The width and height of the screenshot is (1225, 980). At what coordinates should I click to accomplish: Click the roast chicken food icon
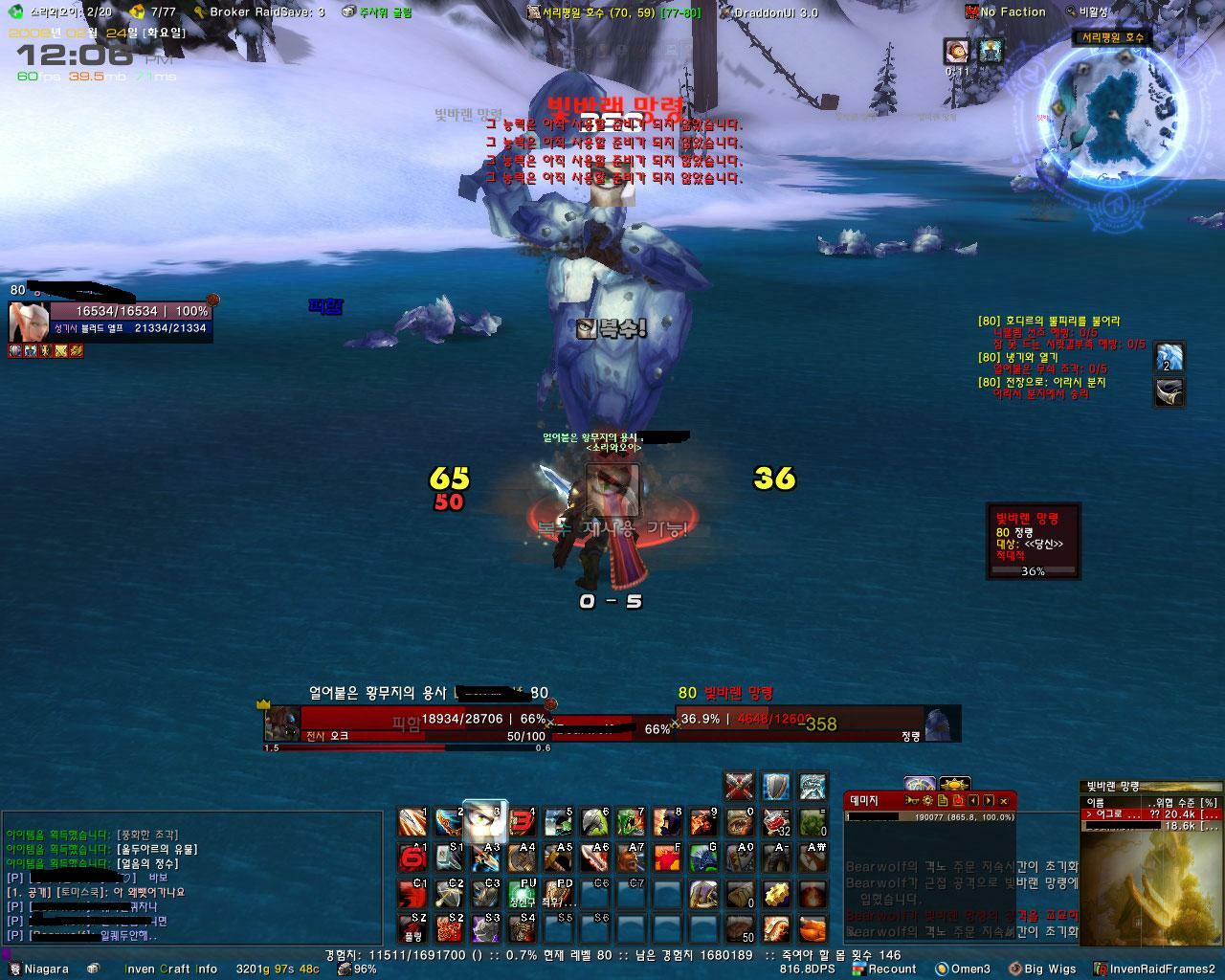click(x=813, y=929)
